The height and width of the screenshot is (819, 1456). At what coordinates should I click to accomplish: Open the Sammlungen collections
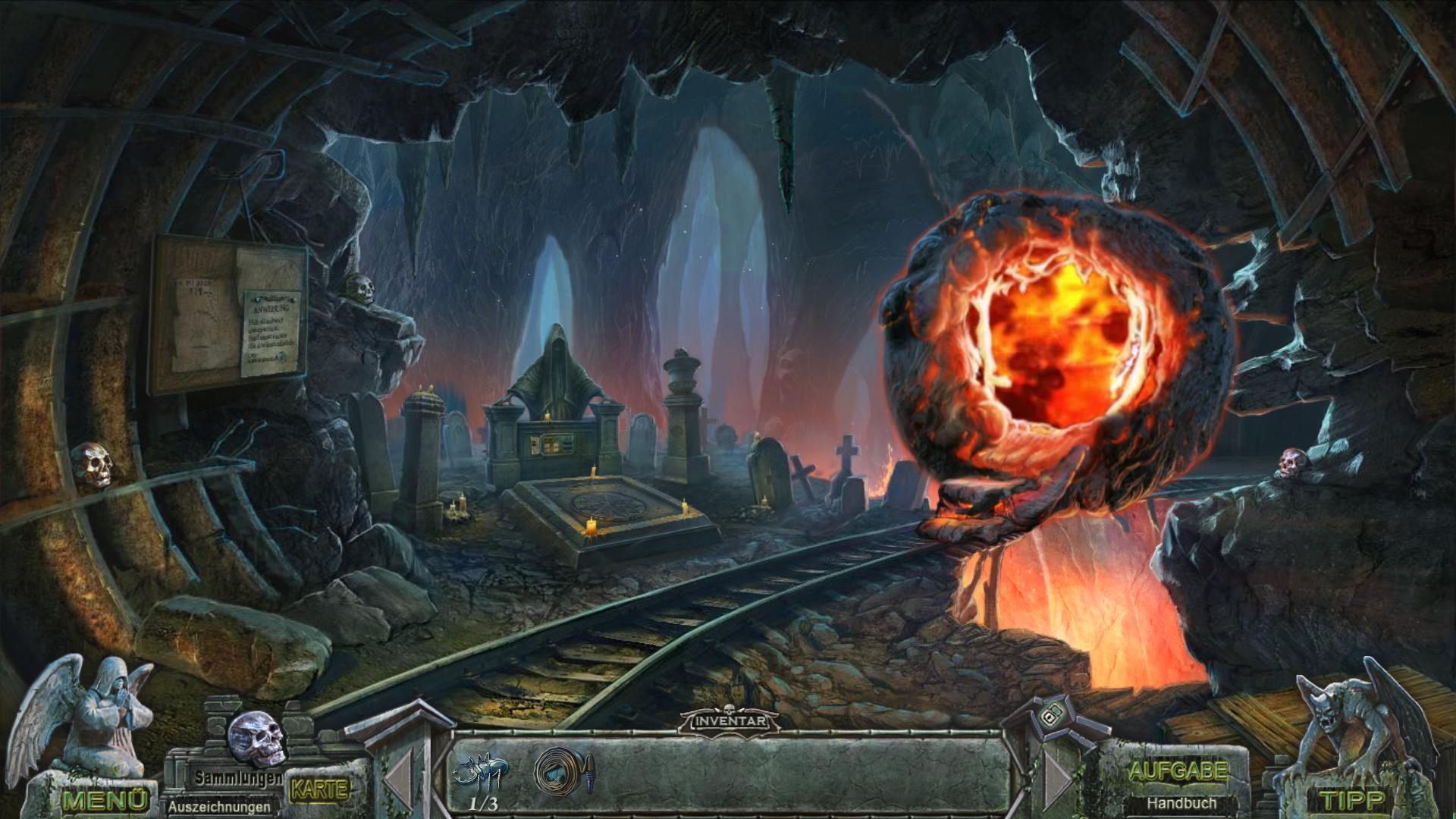click(x=238, y=777)
